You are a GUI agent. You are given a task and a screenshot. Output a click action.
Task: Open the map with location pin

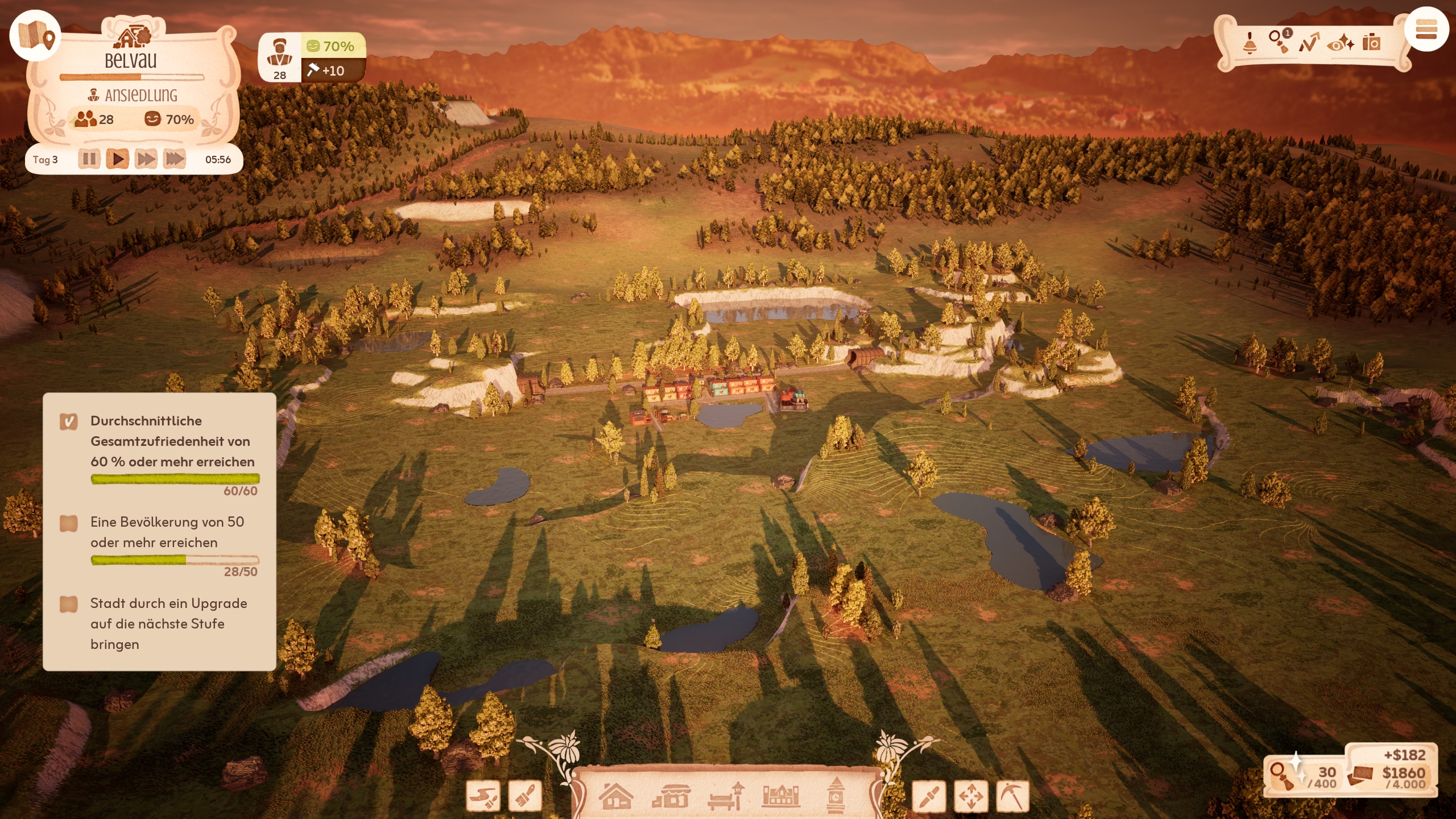(35, 35)
